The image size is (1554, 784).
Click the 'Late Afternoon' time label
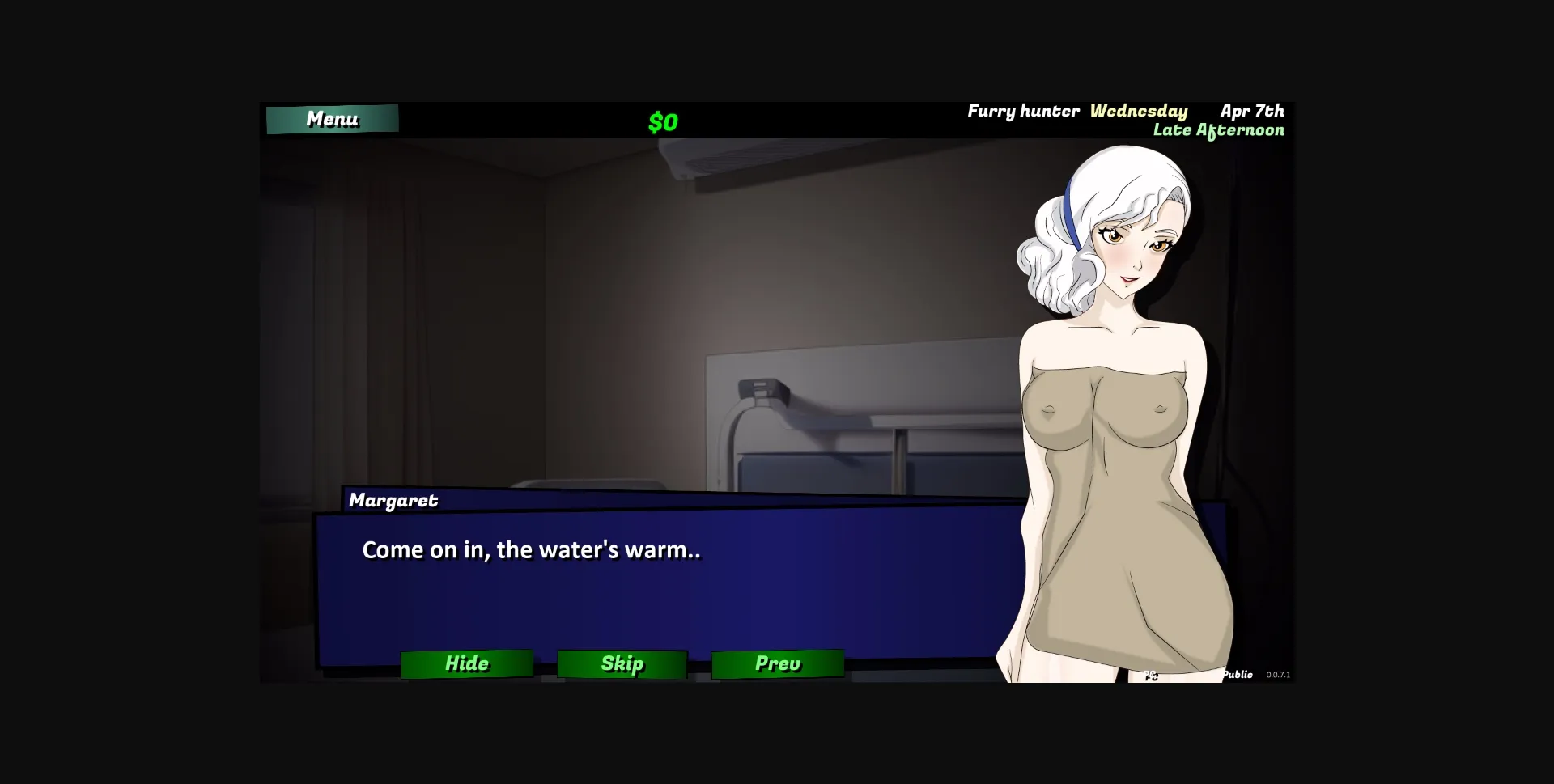pos(1219,130)
